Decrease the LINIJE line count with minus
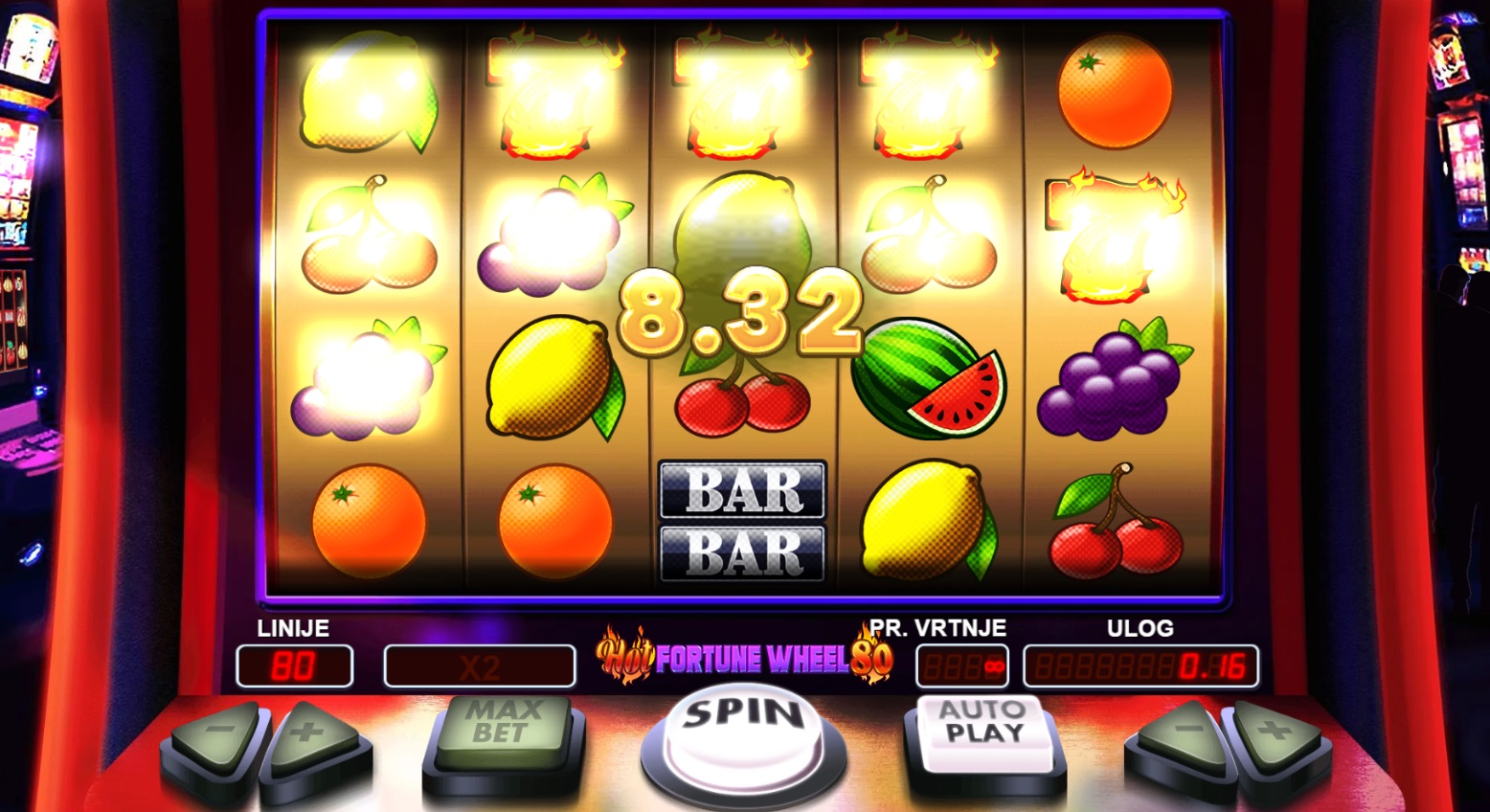The height and width of the screenshot is (812, 1490). pos(219,737)
